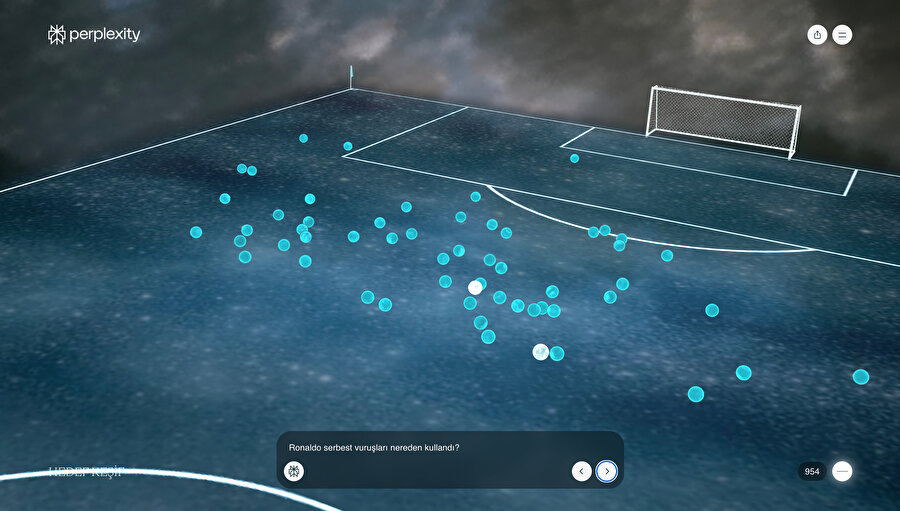Open the two-line menu button

(842, 35)
